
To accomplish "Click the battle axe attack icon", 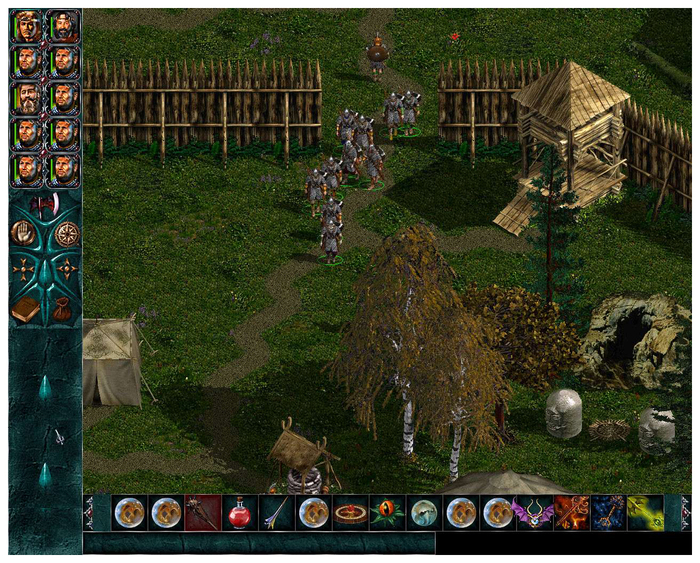I will pos(45,206).
